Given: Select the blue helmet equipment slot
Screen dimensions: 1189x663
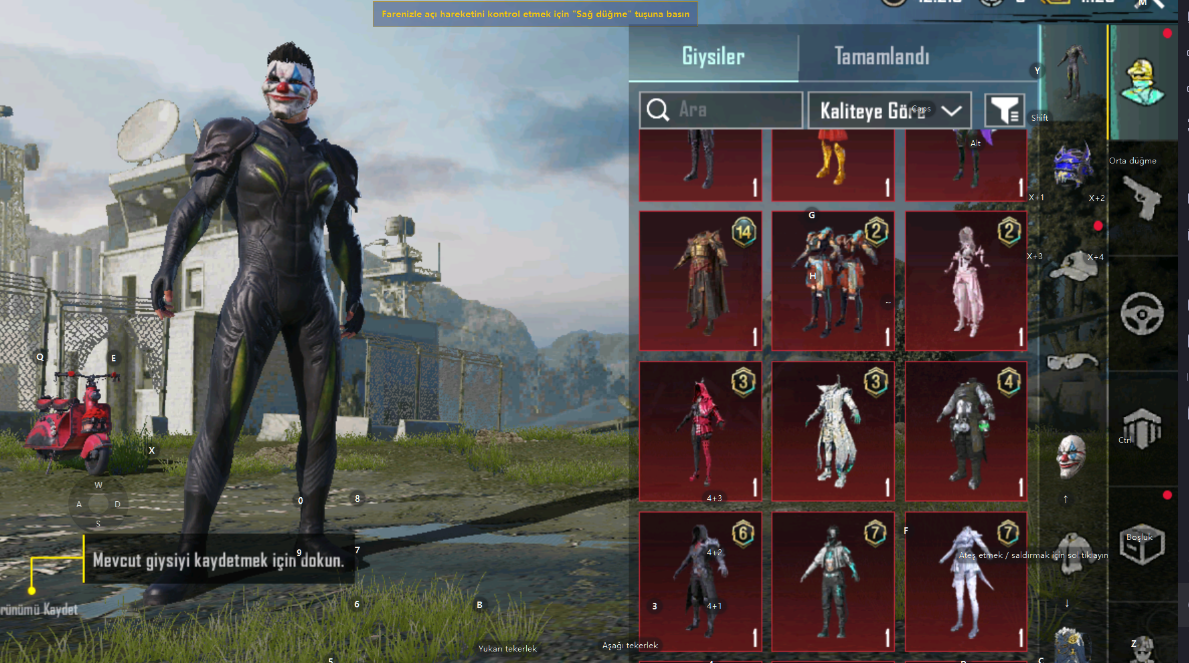Looking at the screenshot, I should tap(1071, 166).
